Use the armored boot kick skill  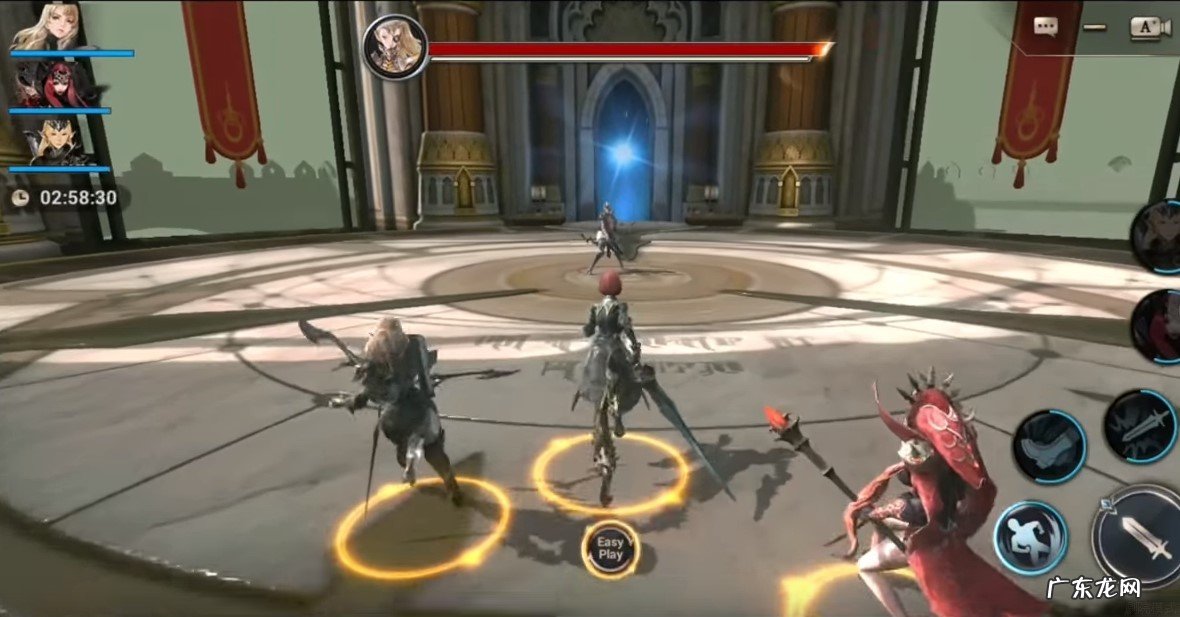(1049, 446)
